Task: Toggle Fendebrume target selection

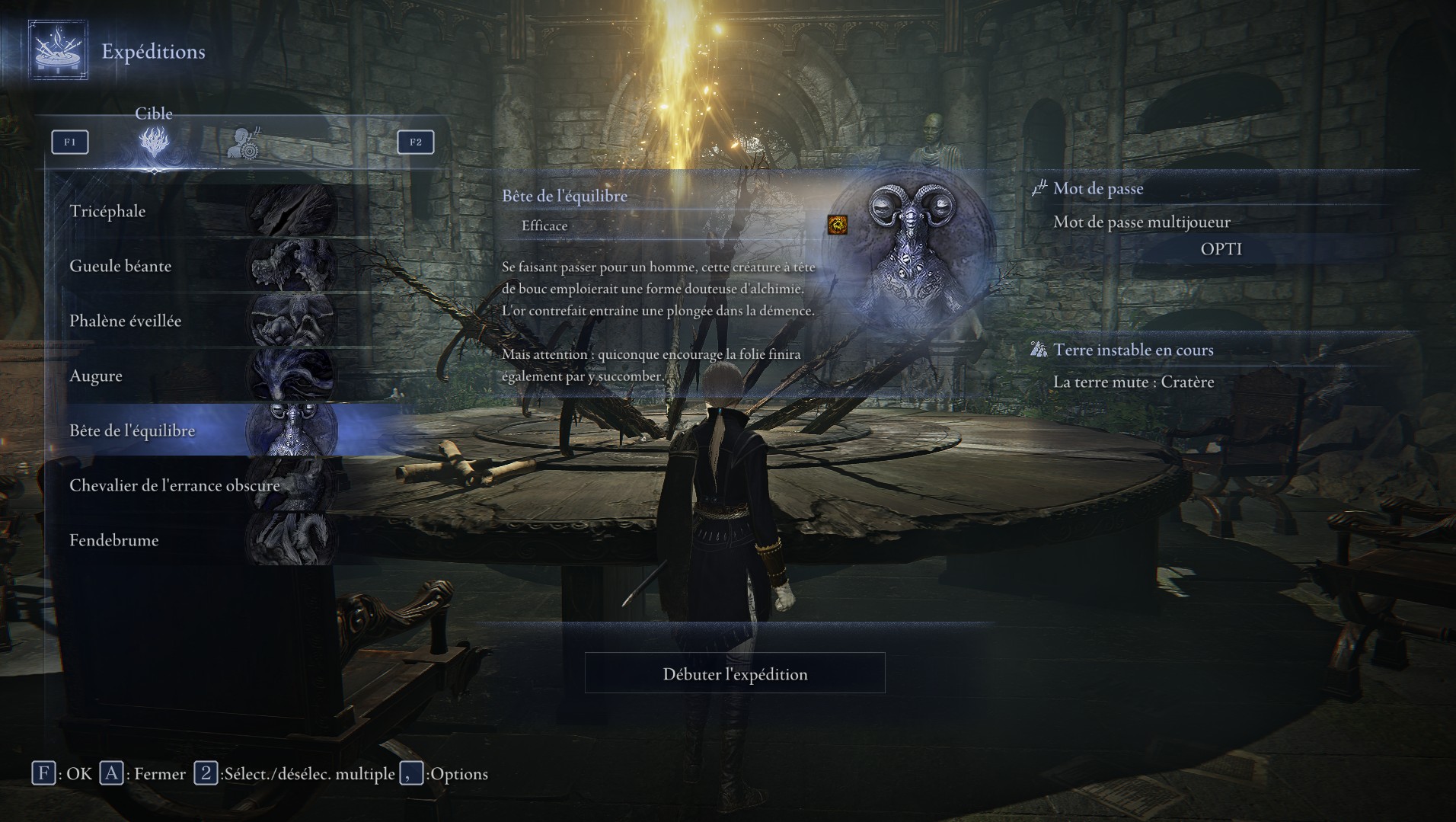Action: click(x=113, y=540)
